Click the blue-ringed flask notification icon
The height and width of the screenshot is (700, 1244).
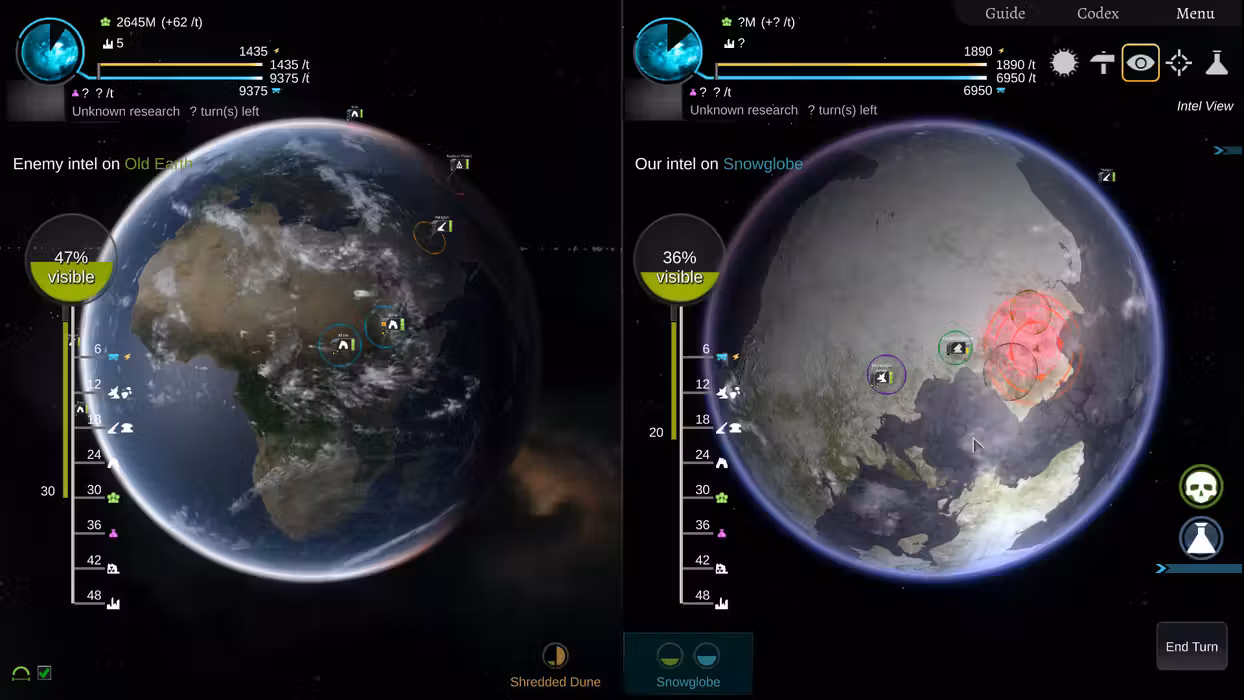(1201, 538)
